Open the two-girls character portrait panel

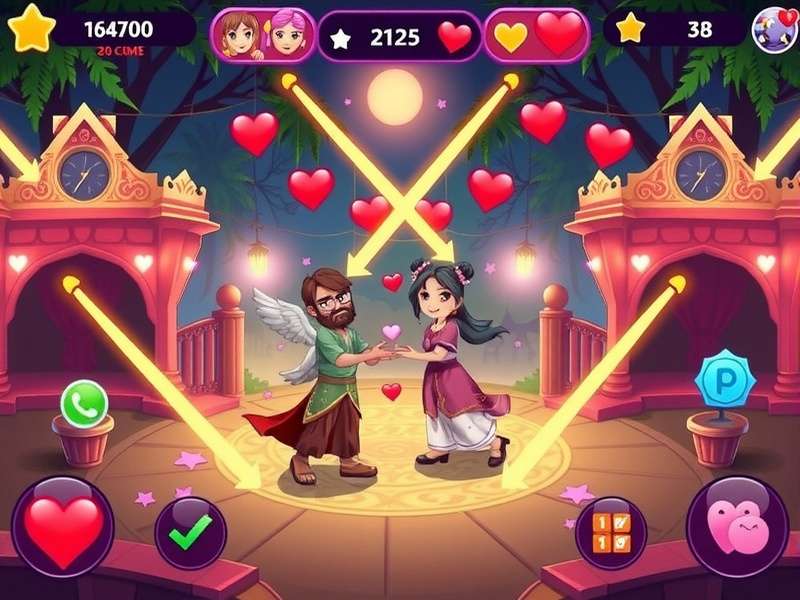263,35
